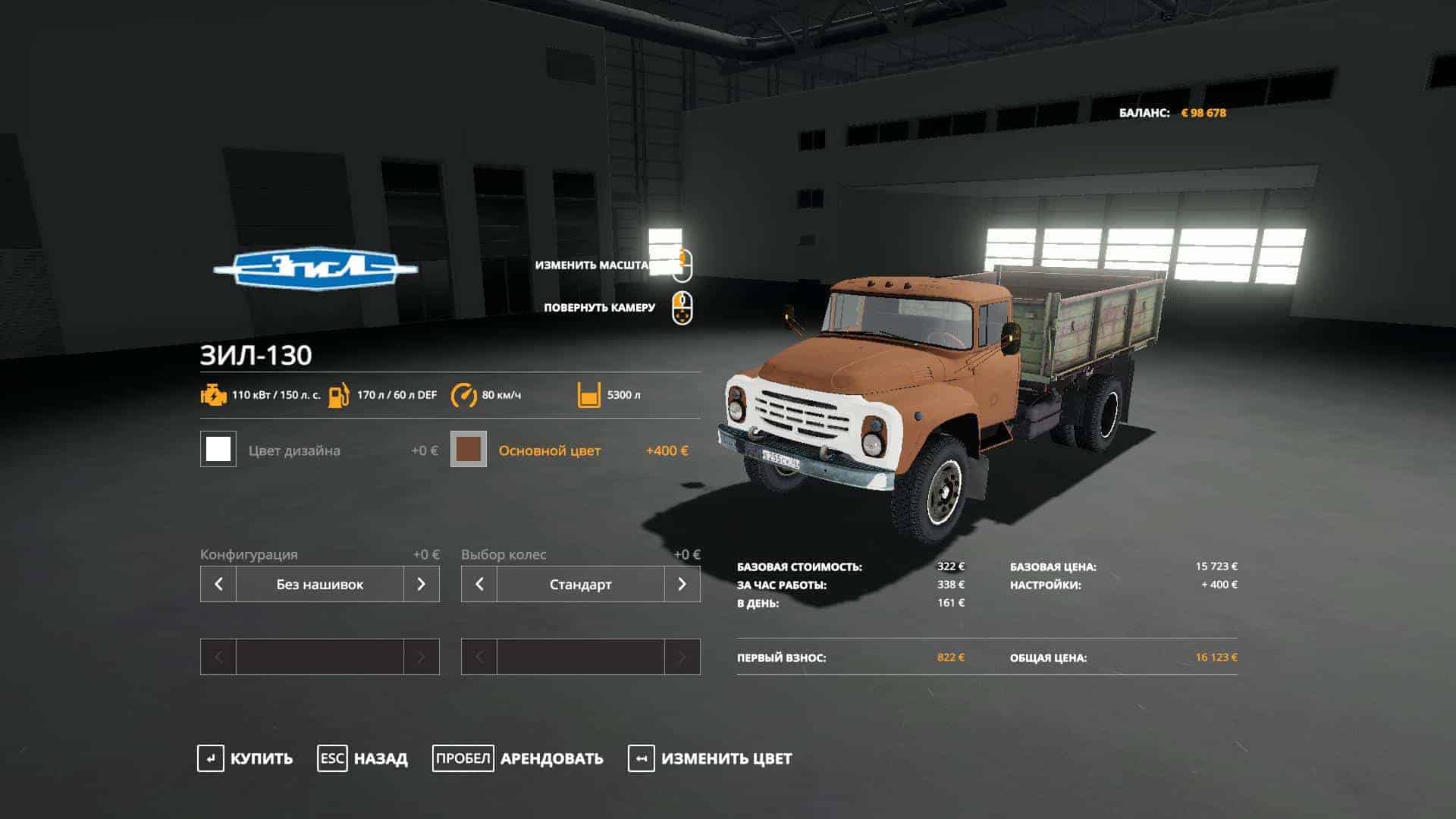Show the previous Выбор колес option
This screenshot has width=1456, height=819.
click(x=479, y=584)
